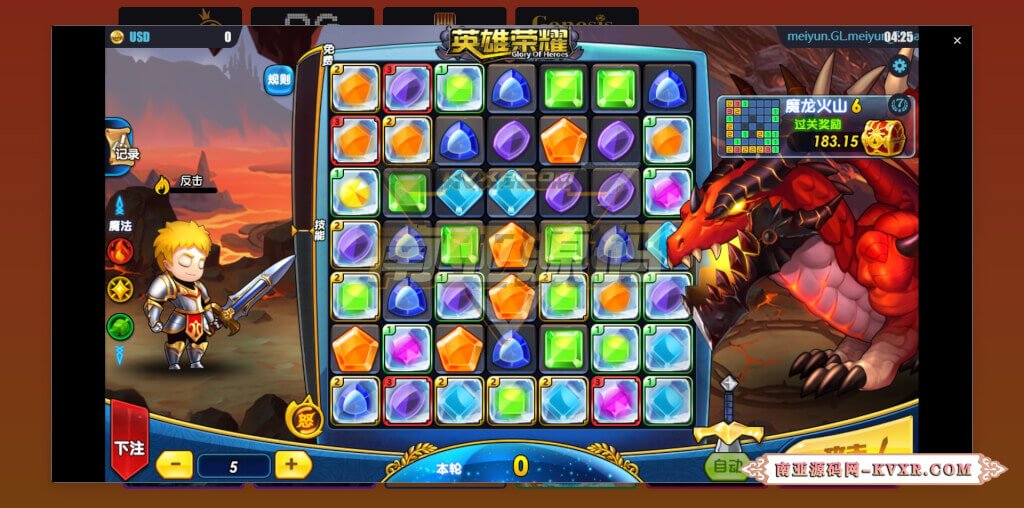The height and width of the screenshot is (508, 1024).
Task: Click the round level info icon beside 魔龙火山
Action: (x=898, y=104)
